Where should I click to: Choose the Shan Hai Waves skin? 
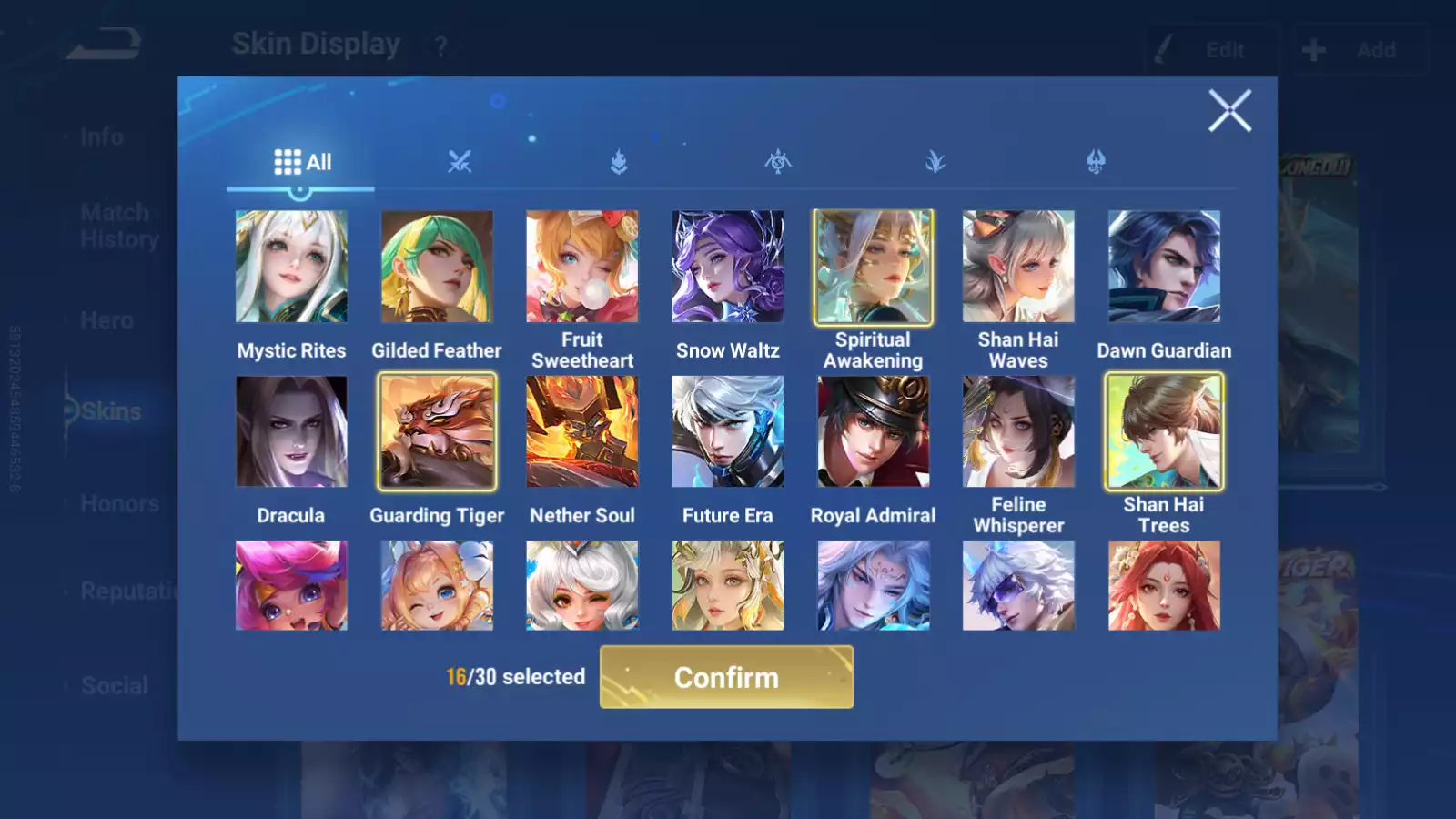click(x=1018, y=267)
